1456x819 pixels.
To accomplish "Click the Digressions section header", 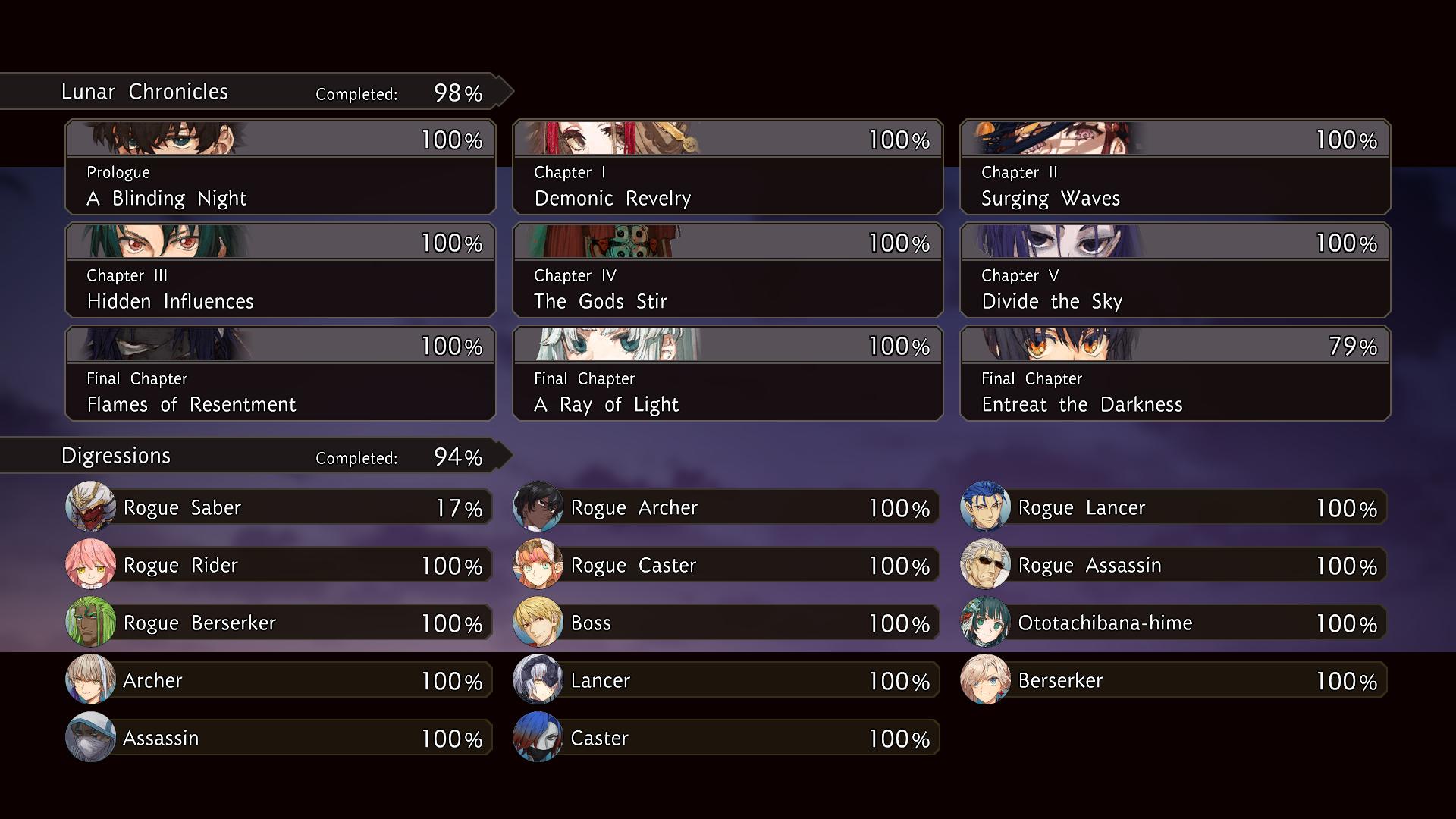I will click(250, 456).
